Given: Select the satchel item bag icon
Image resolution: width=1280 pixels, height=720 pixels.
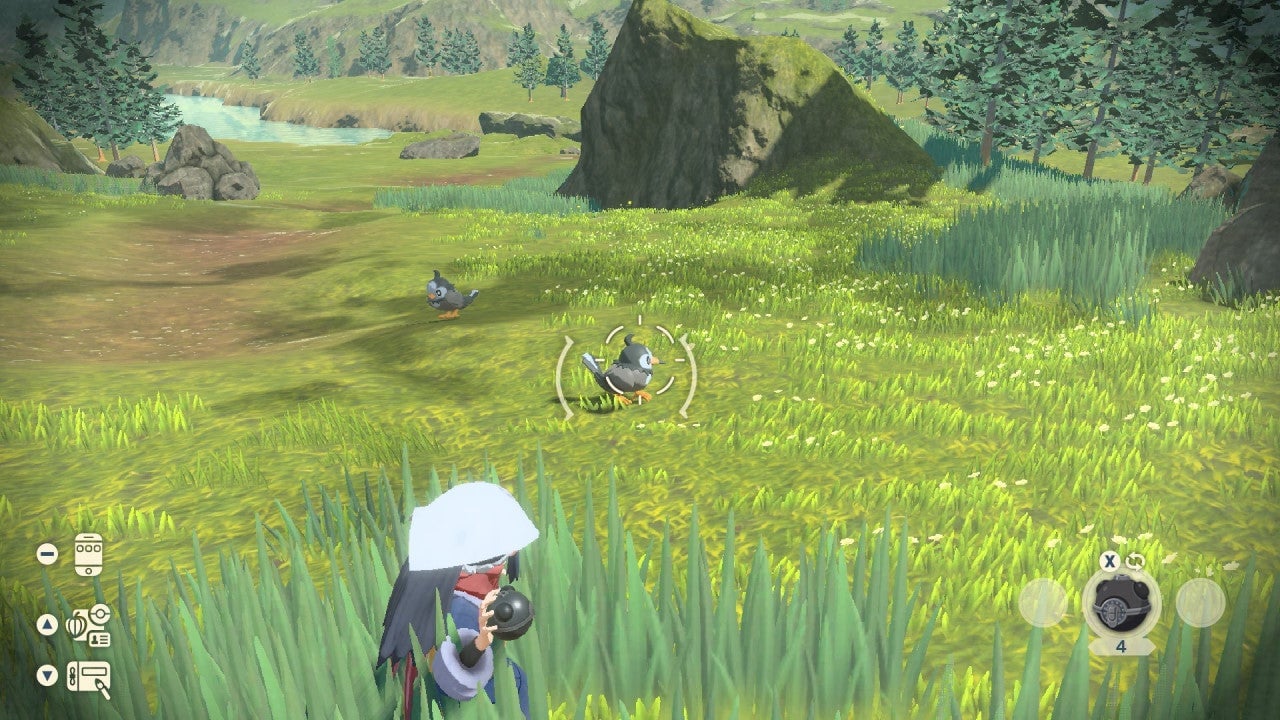Looking at the screenshot, I should (79, 625).
